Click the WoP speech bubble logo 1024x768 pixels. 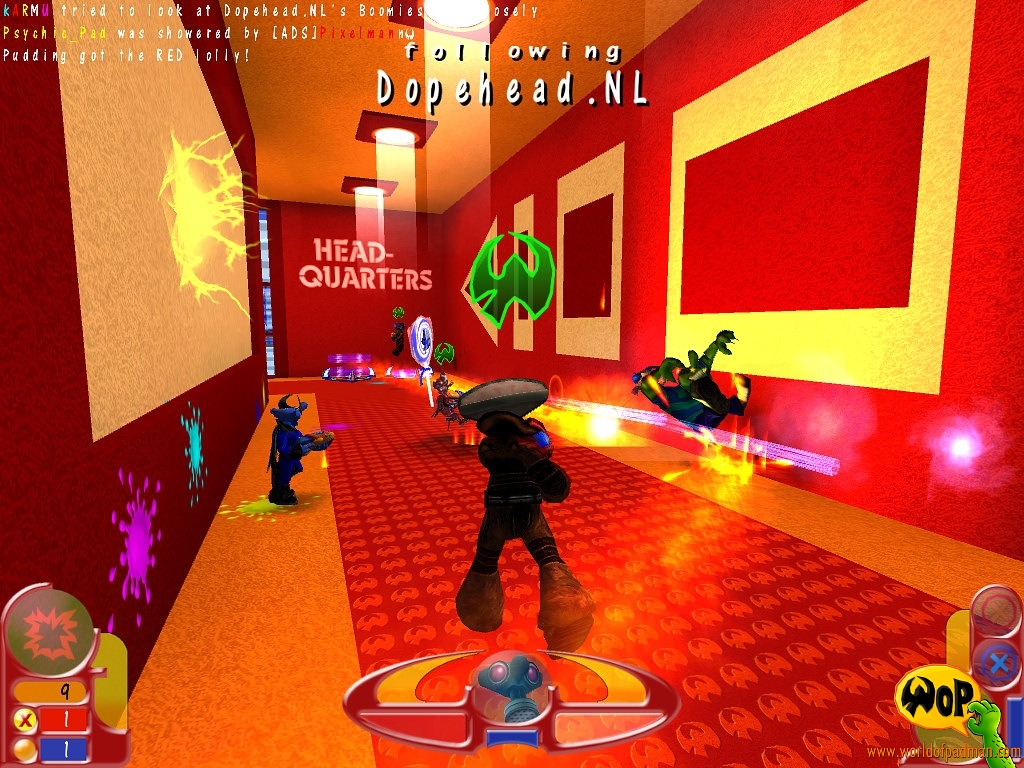[x=935, y=696]
